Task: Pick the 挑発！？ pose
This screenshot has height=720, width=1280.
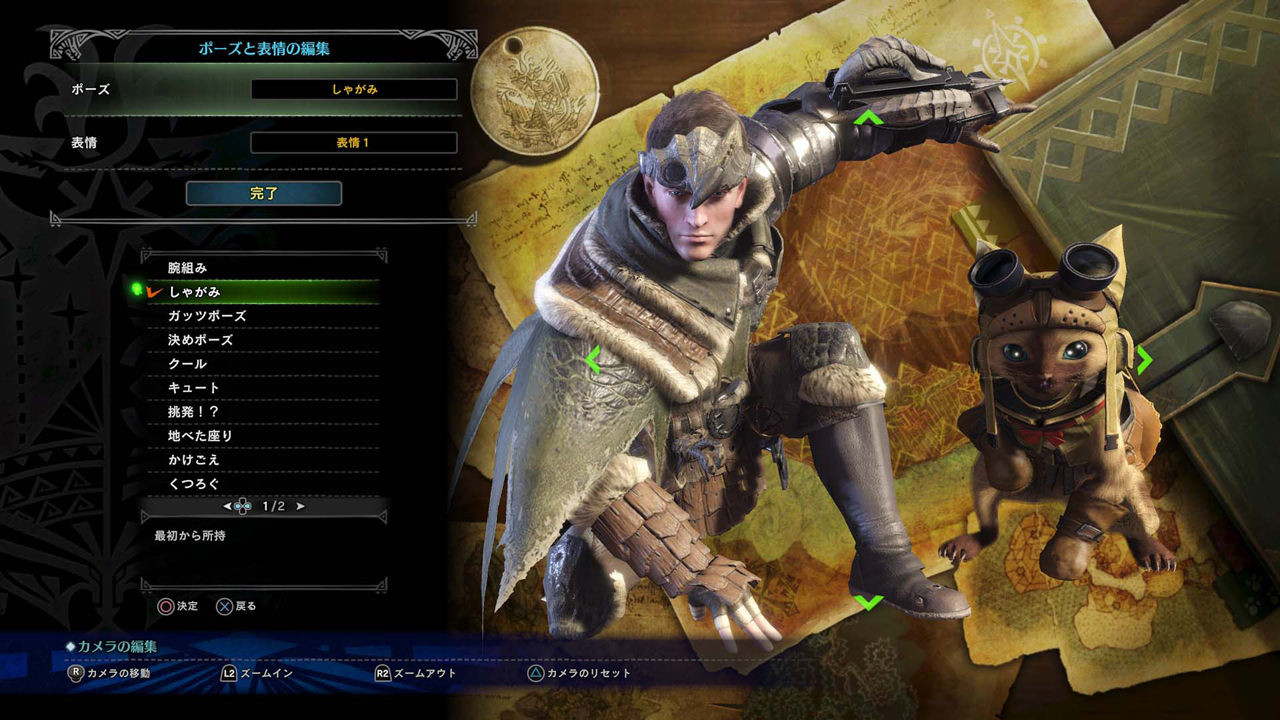Action: pos(262,412)
